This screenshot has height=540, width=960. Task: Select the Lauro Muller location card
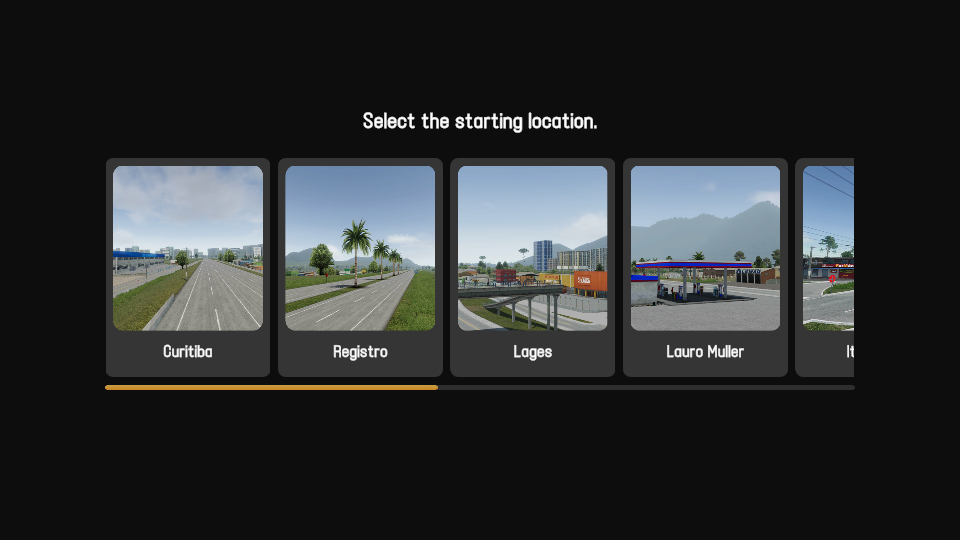pyautogui.click(x=705, y=267)
